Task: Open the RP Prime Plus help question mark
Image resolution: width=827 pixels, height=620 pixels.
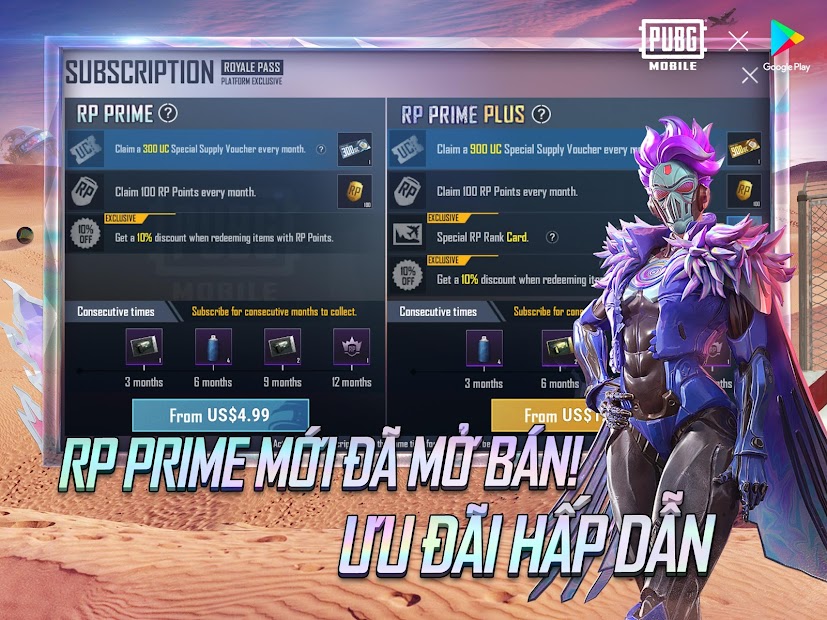Action: [x=541, y=114]
